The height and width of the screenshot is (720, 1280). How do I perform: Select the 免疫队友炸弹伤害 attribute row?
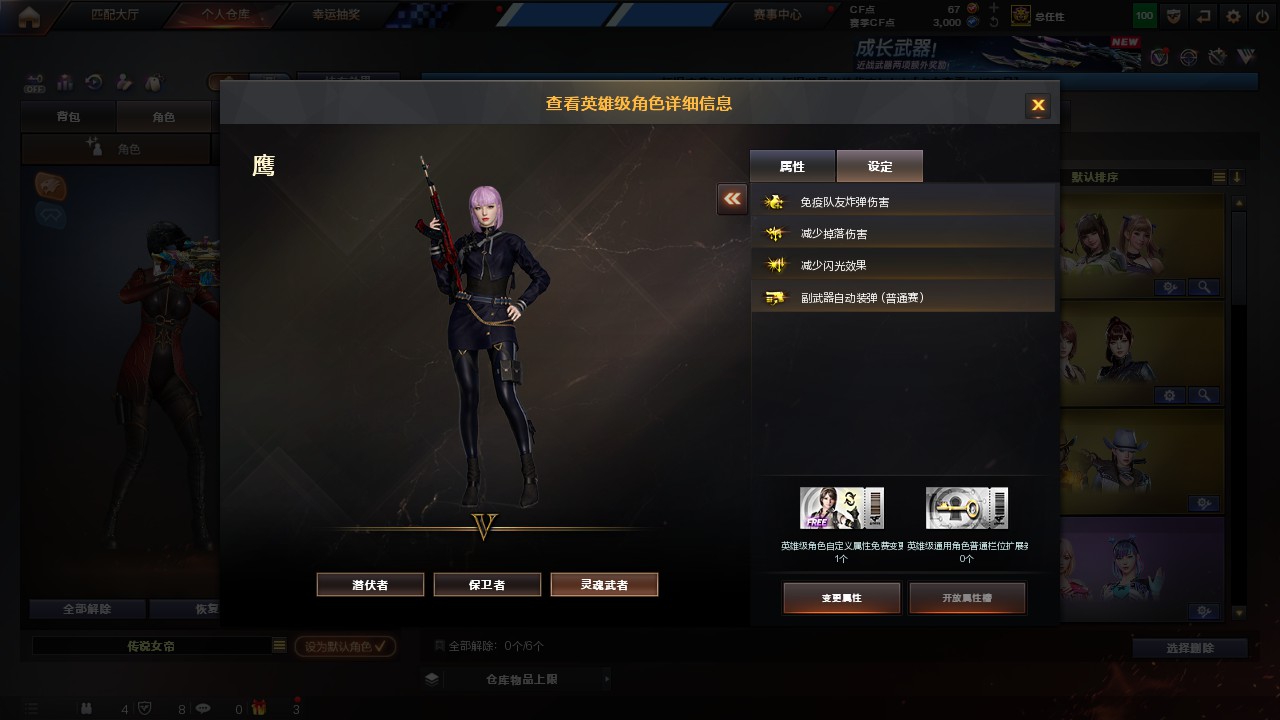pyautogui.click(x=903, y=202)
